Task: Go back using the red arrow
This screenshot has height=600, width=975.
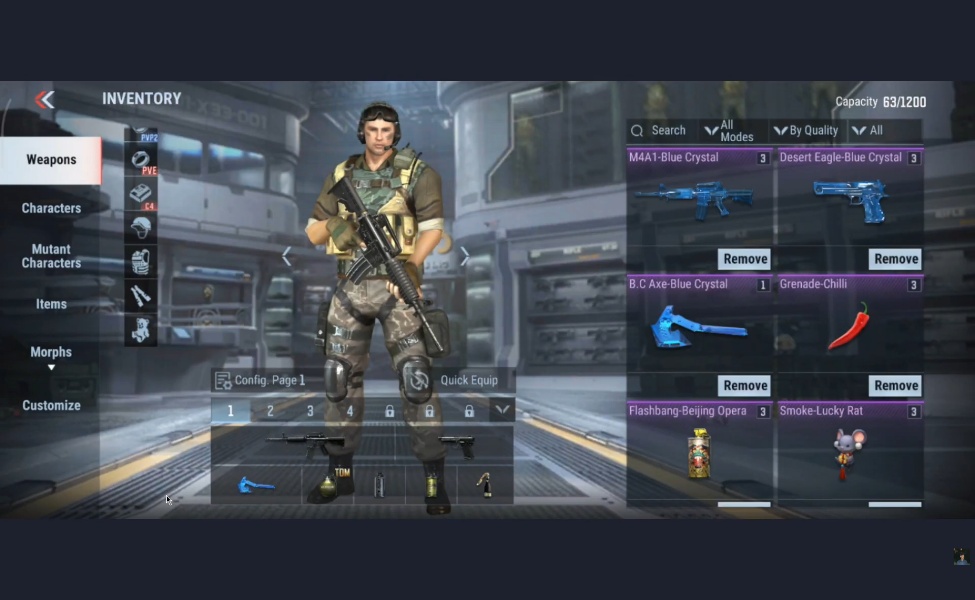Action: (44, 99)
